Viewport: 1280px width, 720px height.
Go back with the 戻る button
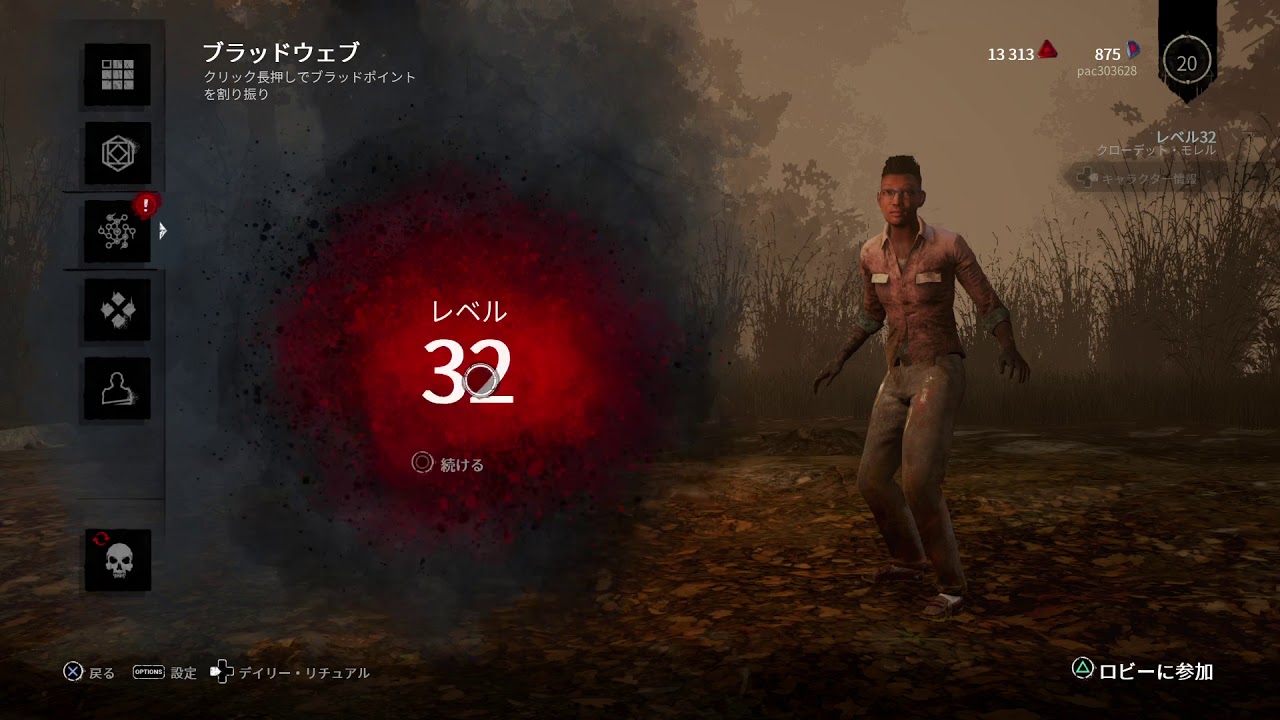click(x=89, y=673)
